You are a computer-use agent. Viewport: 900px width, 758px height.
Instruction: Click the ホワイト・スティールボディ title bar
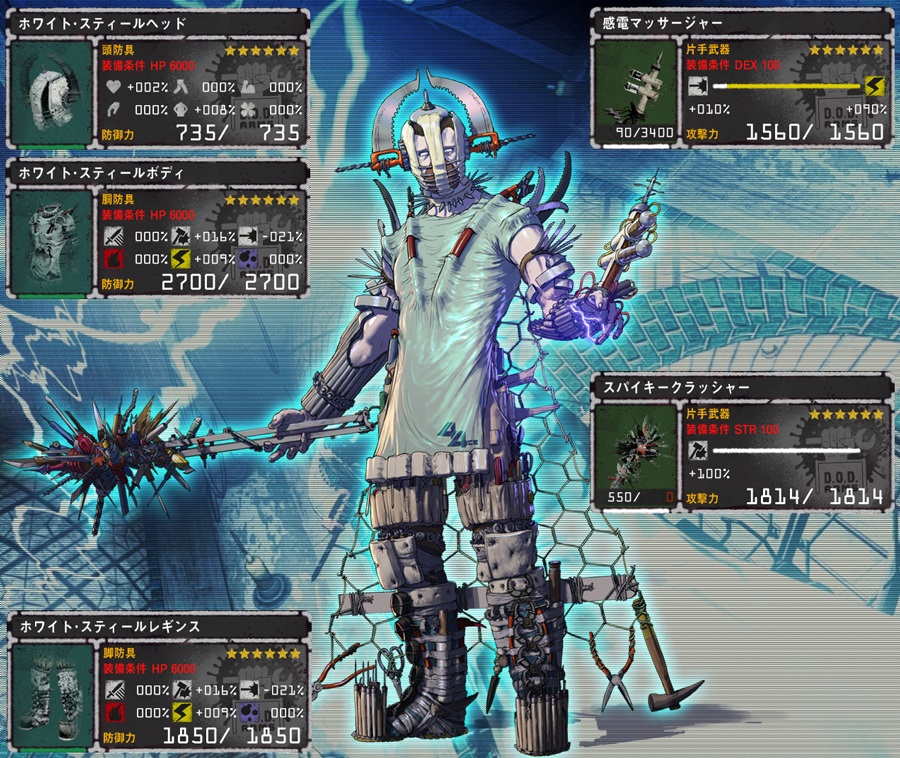point(157,173)
